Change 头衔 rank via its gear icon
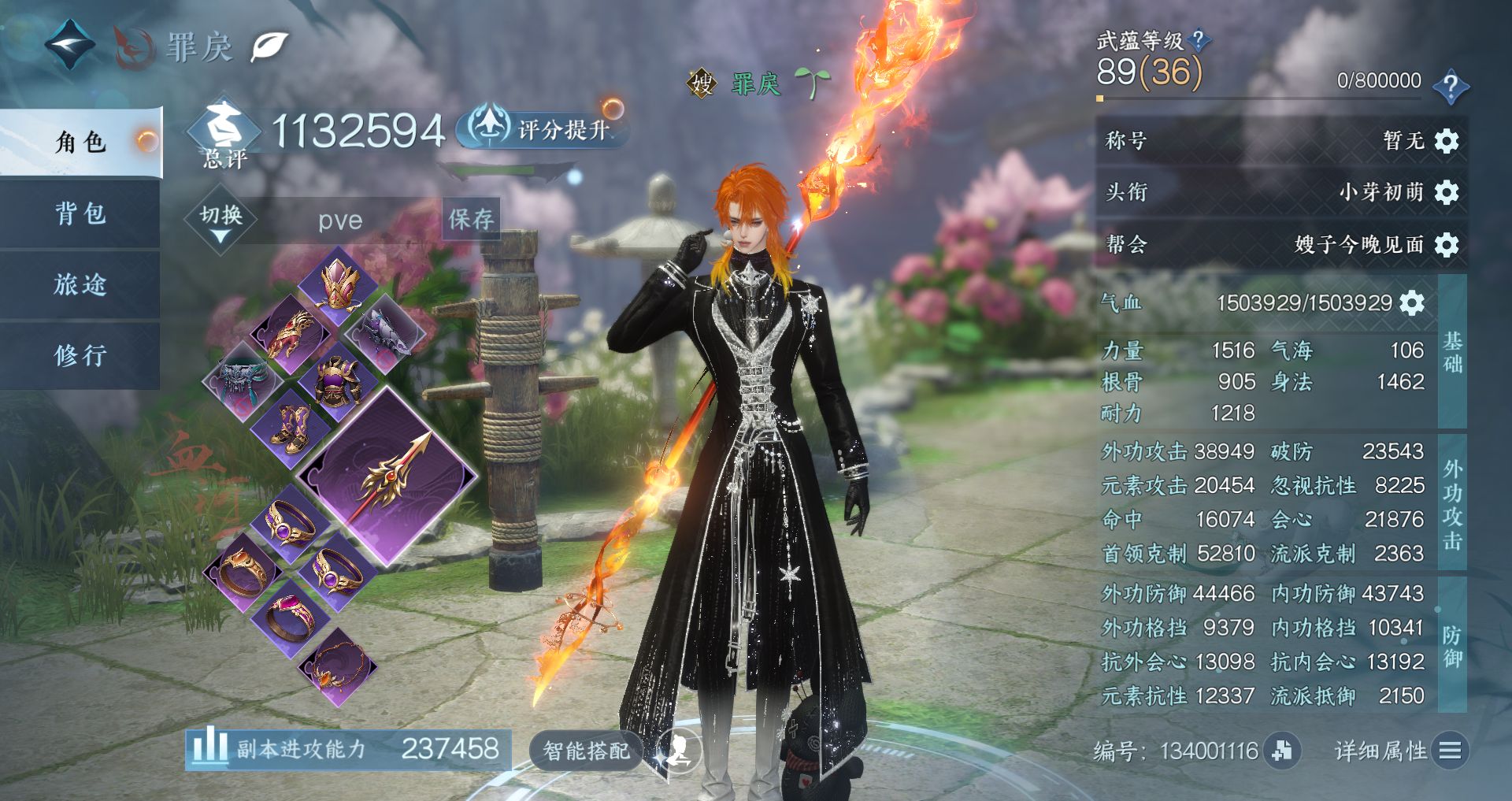 (1447, 192)
